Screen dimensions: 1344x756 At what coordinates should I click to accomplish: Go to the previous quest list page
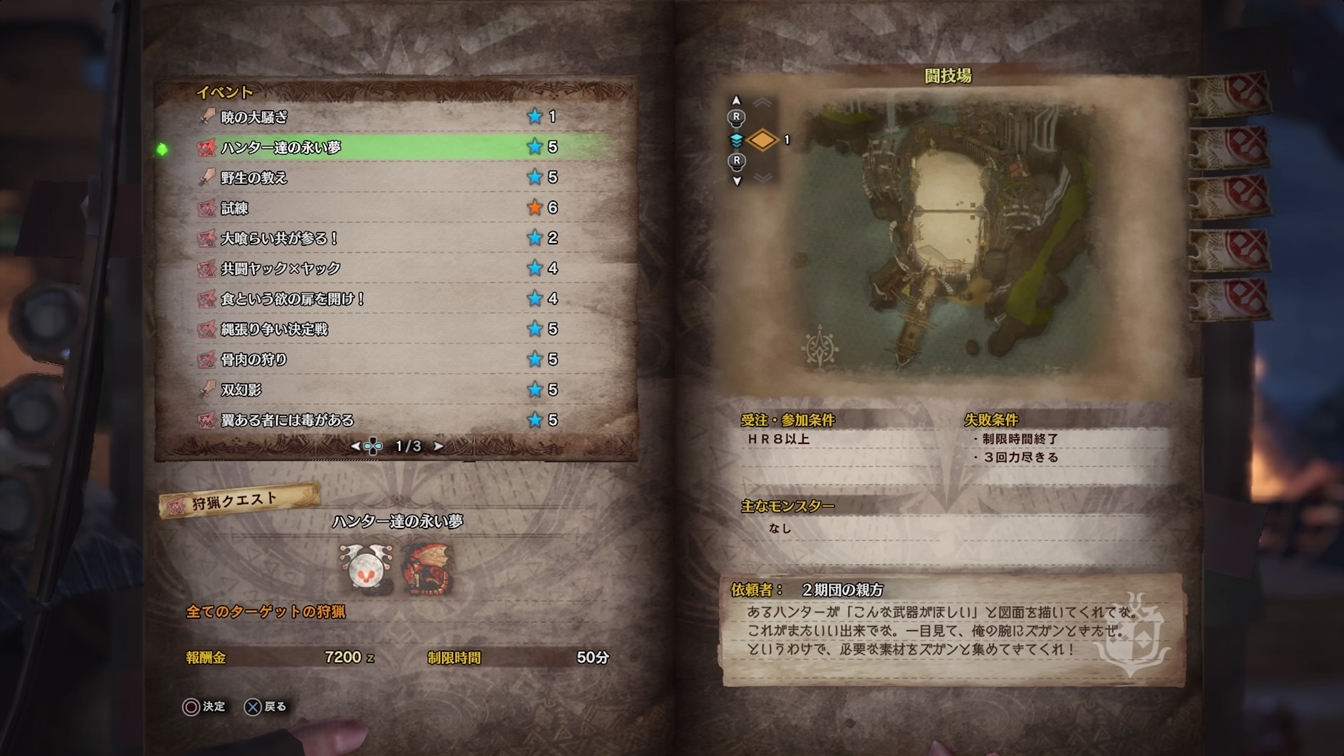click(x=355, y=446)
